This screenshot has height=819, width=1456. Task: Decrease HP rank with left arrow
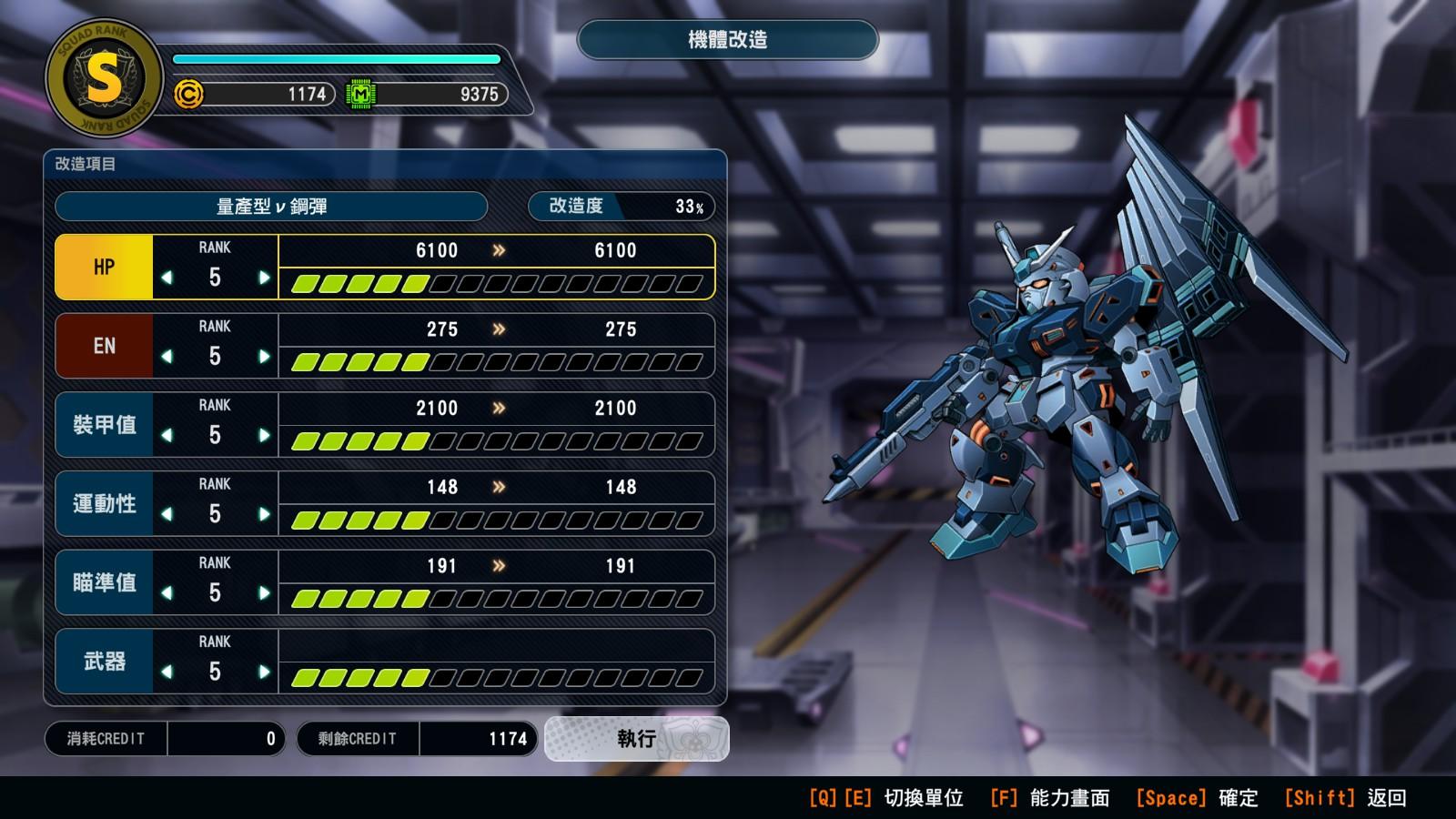click(167, 278)
